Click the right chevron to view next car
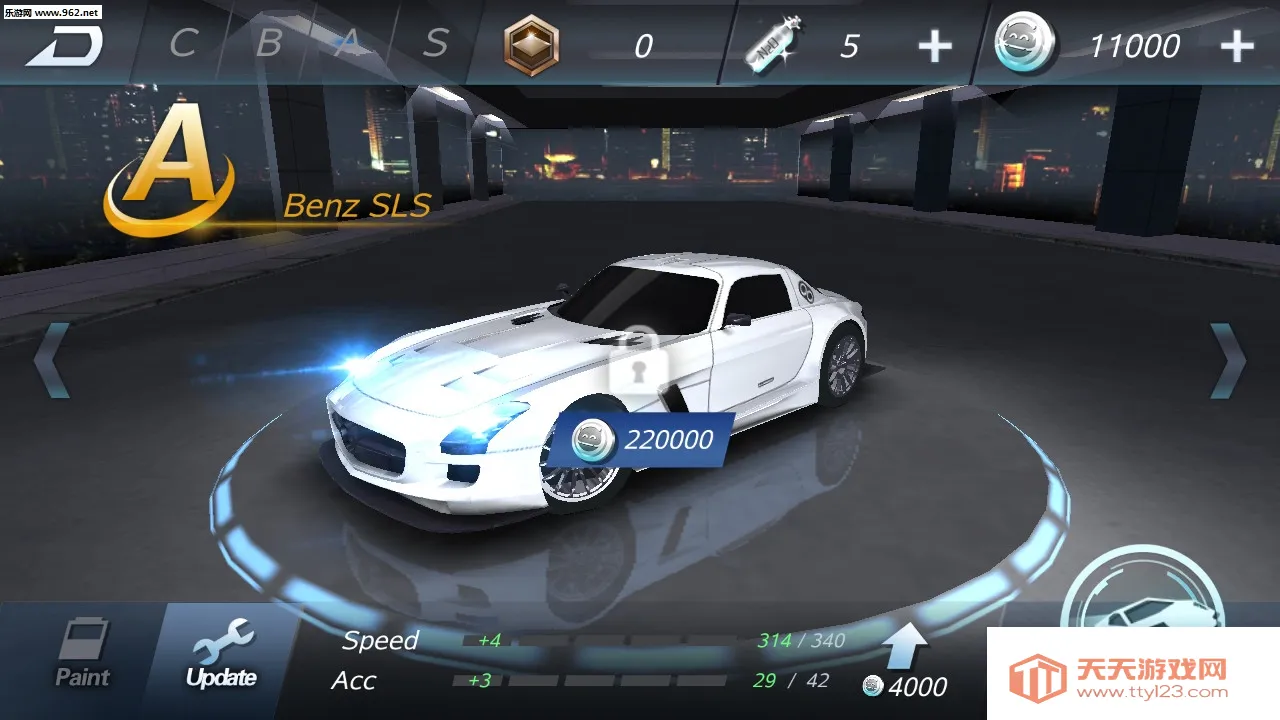The image size is (1280, 720). (1228, 358)
